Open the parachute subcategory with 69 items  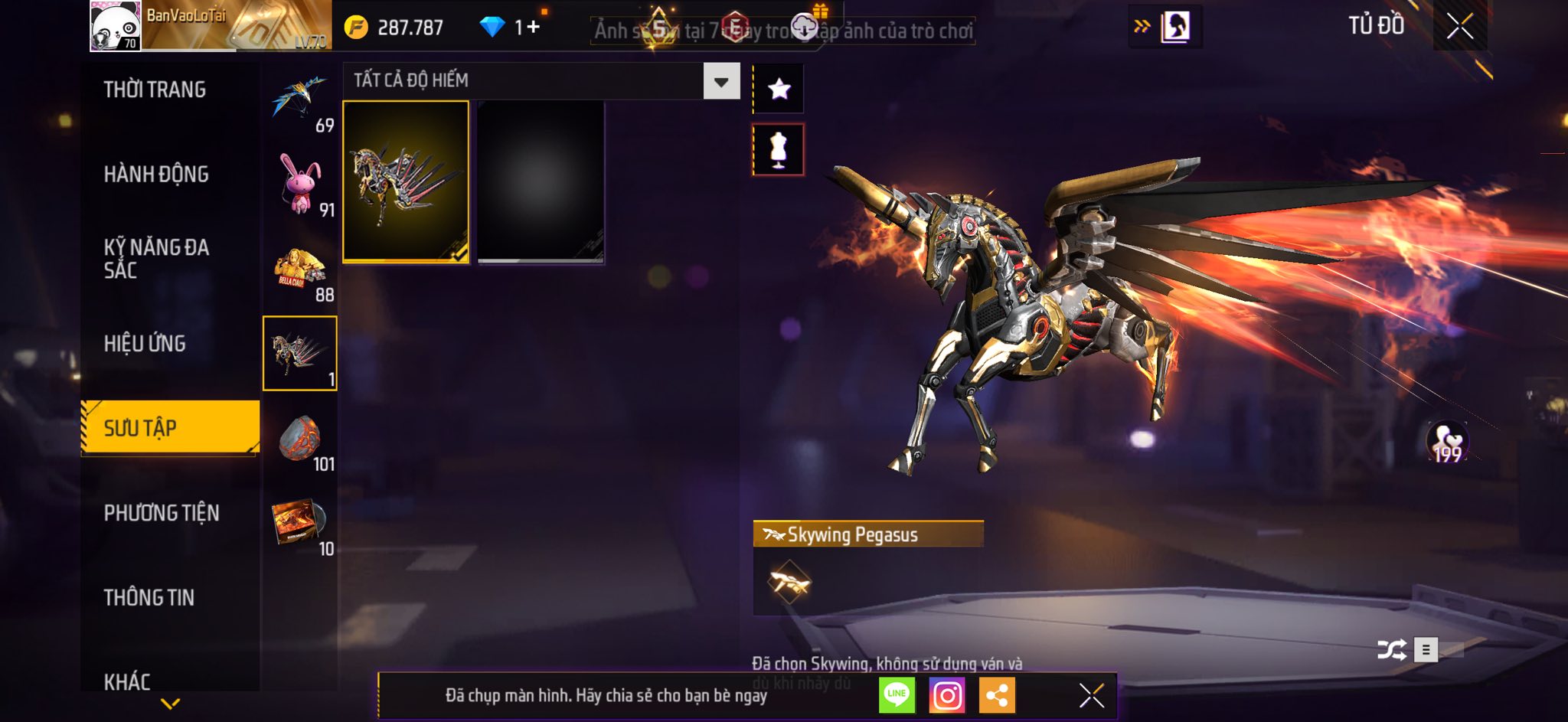(300, 103)
